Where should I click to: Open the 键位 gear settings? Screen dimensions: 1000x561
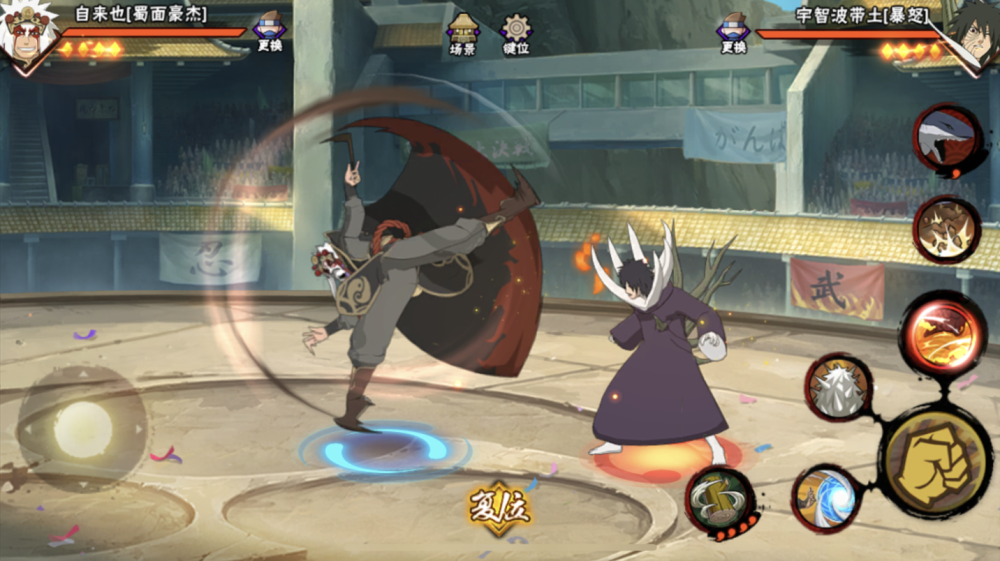coord(516,33)
